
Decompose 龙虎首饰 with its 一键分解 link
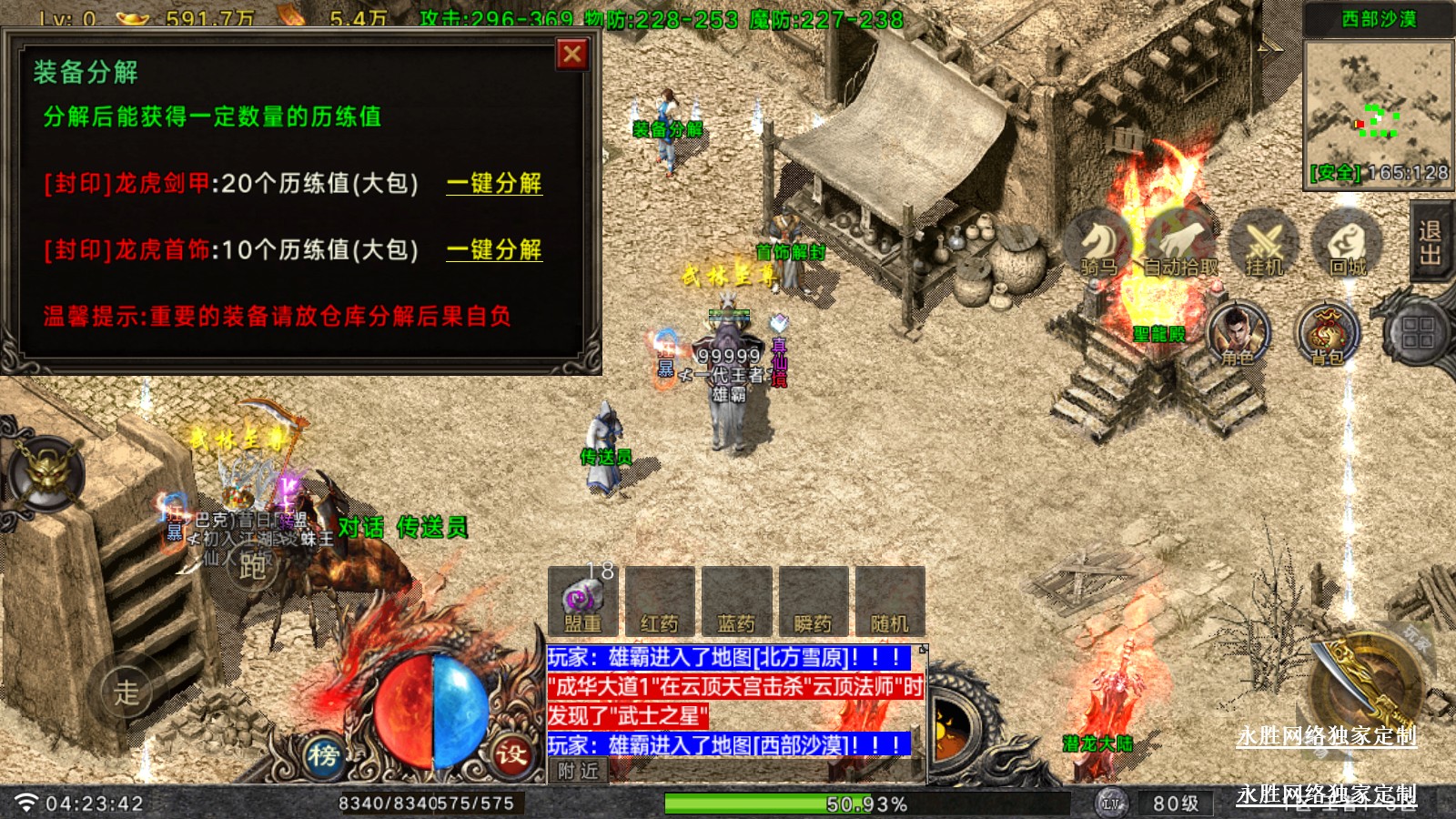pyautogui.click(x=493, y=249)
